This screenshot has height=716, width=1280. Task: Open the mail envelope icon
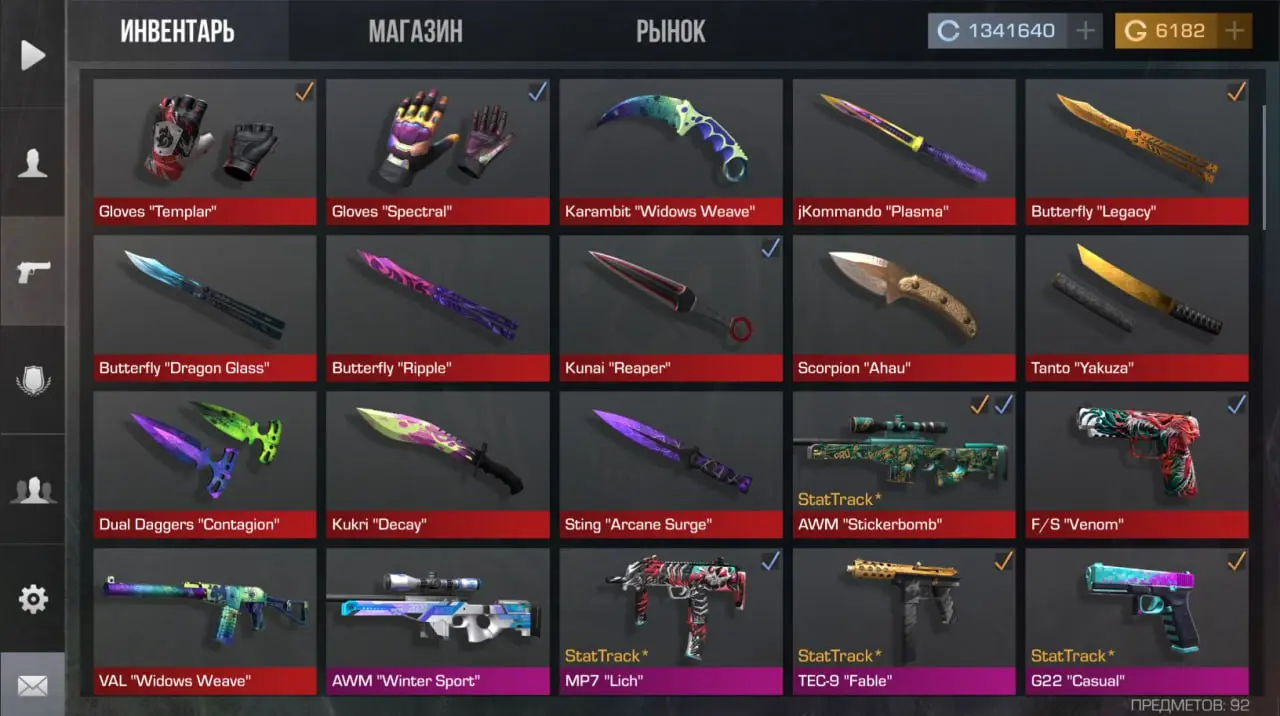click(33, 686)
